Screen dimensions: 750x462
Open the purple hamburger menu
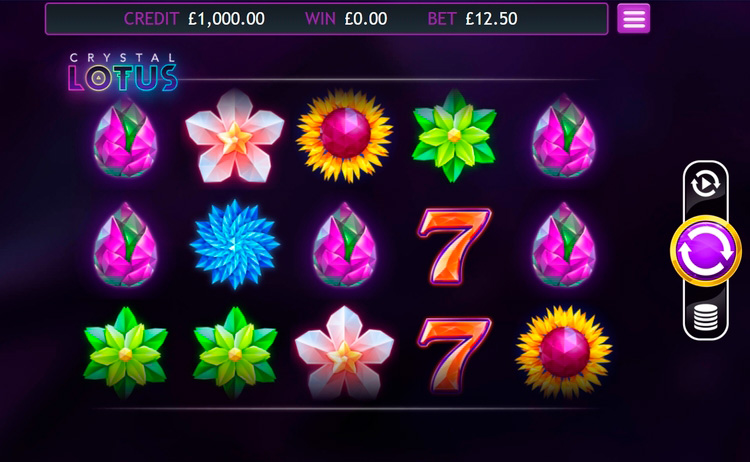click(x=633, y=18)
